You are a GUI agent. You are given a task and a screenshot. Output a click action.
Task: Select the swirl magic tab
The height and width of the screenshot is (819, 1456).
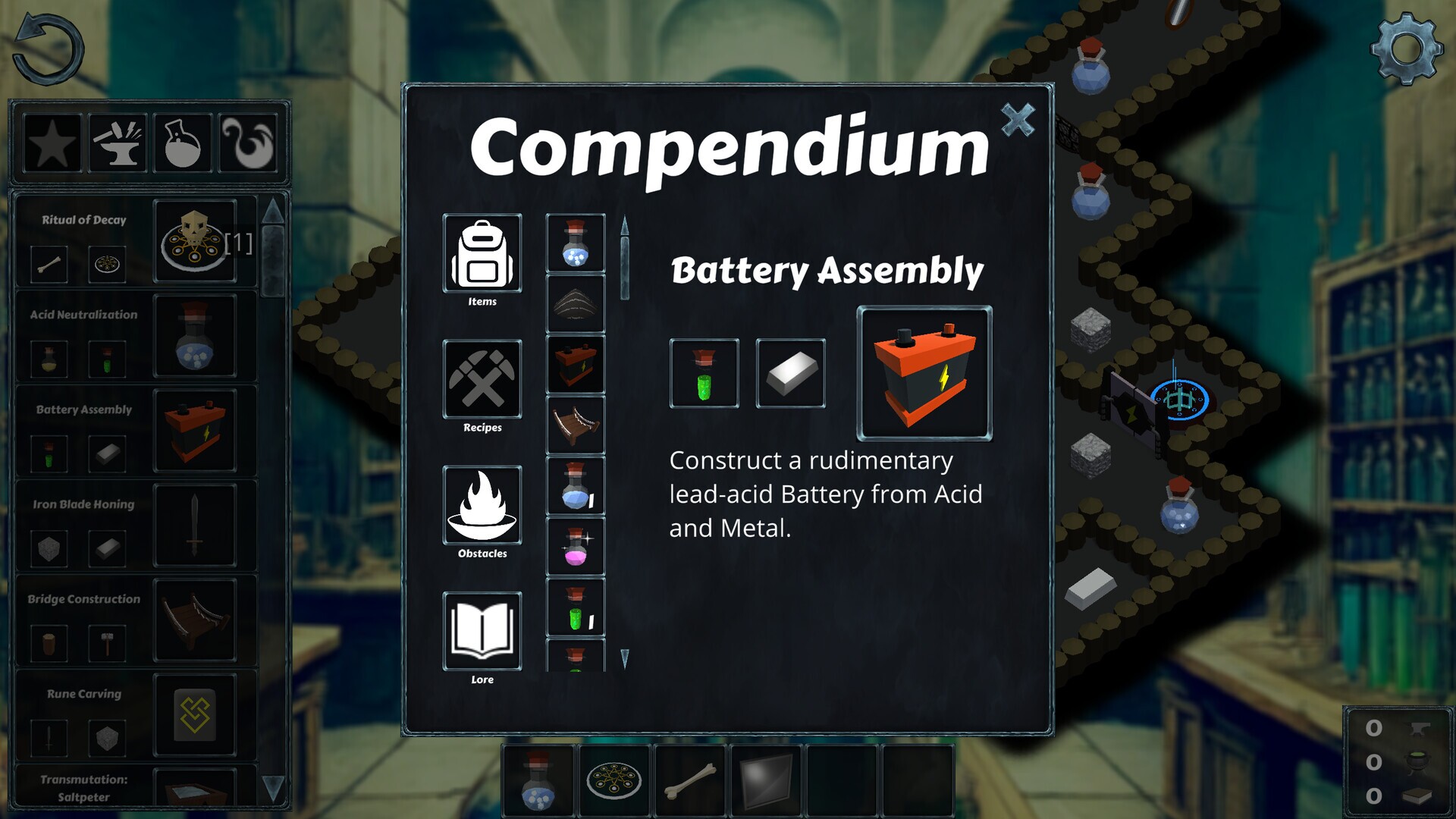click(248, 143)
